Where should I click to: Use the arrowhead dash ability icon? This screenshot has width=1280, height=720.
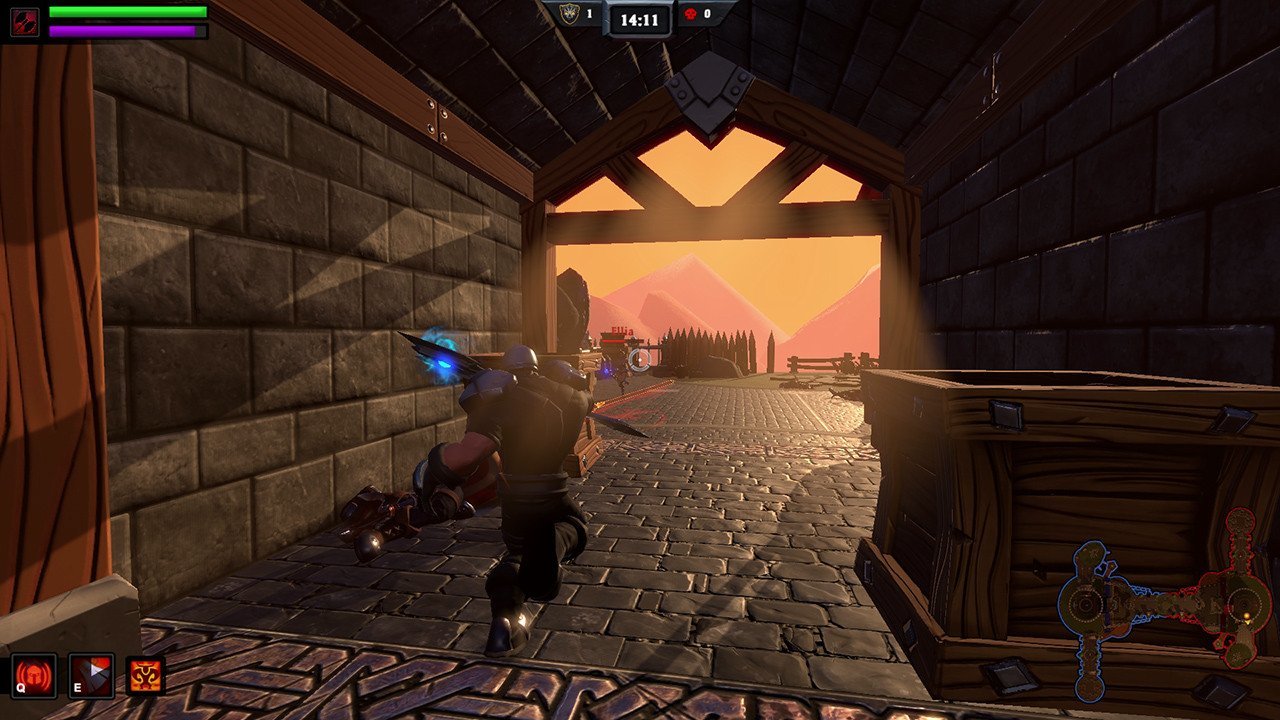[x=91, y=675]
